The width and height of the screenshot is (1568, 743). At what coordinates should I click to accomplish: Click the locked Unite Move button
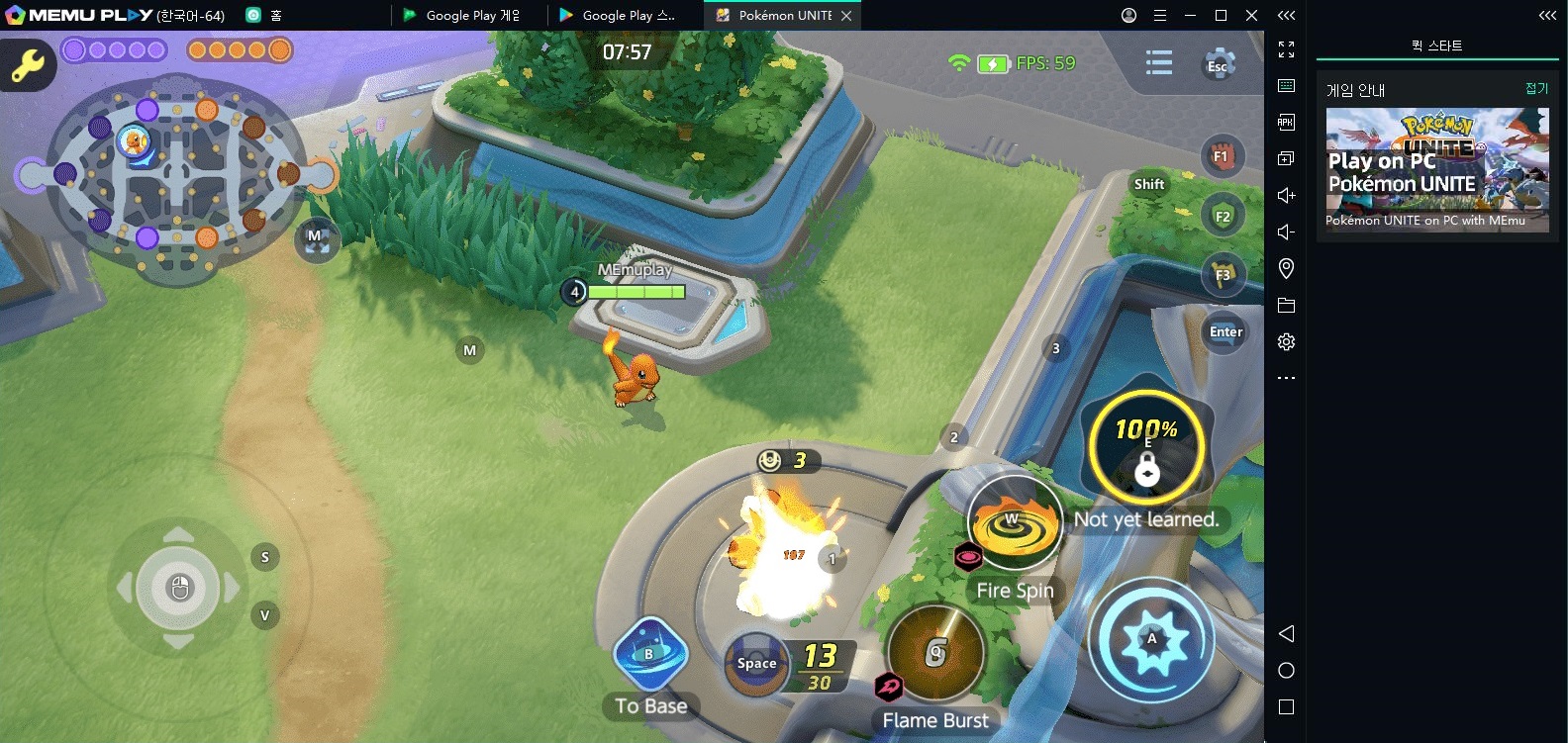point(1146,449)
